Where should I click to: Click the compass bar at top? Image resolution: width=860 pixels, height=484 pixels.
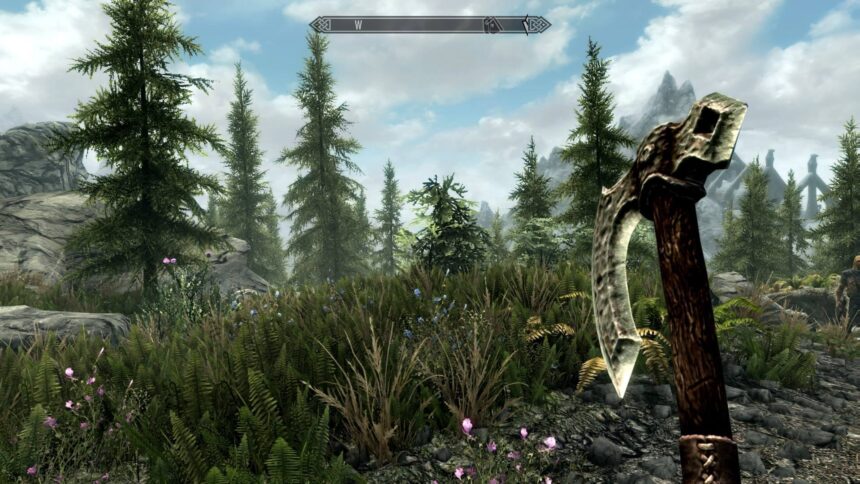(x=430, y=24)
